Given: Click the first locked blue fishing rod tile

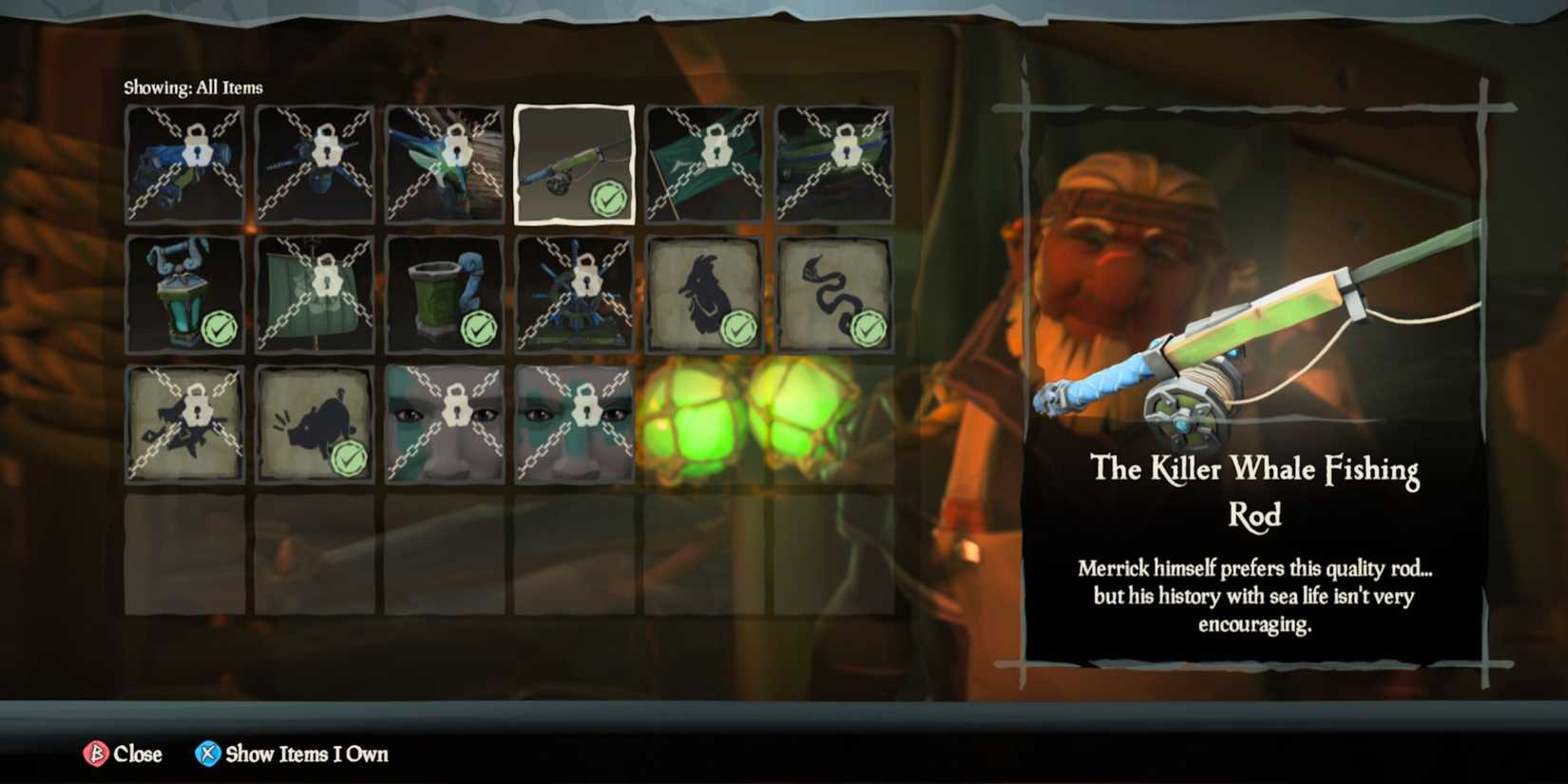Looking at the screenshot, I should [184, 163].
